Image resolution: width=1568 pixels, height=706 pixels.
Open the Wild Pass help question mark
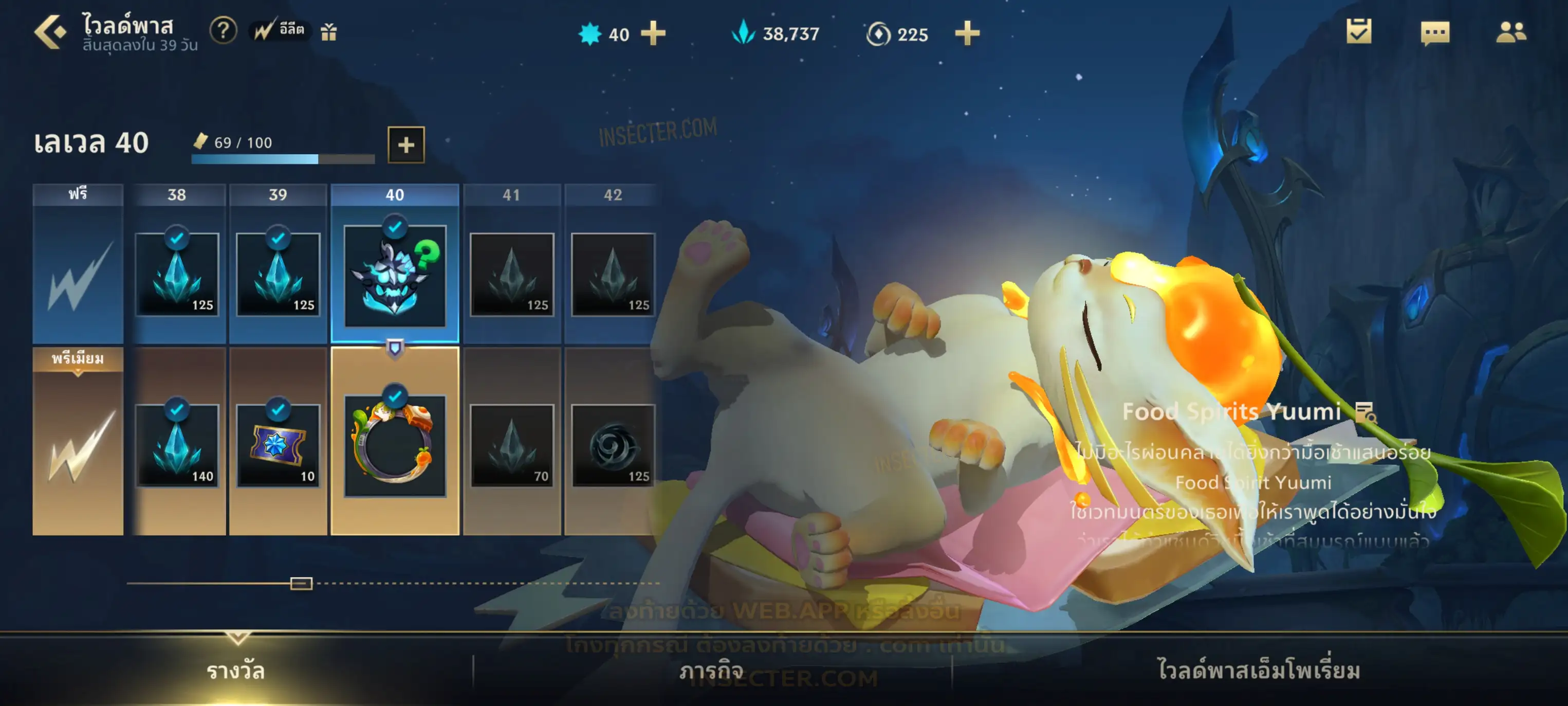[x=223, y=30]
